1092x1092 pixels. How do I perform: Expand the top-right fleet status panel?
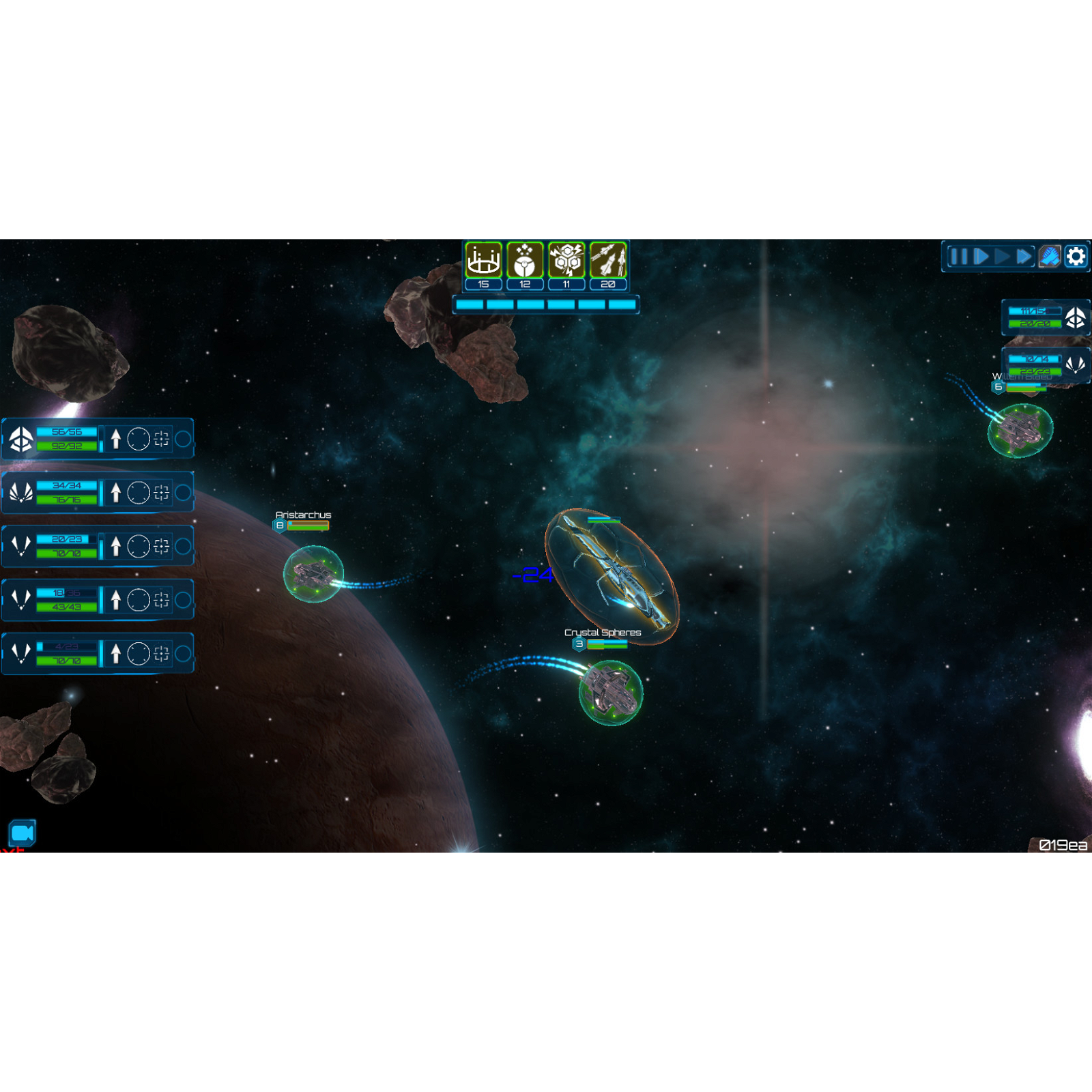1044,319
